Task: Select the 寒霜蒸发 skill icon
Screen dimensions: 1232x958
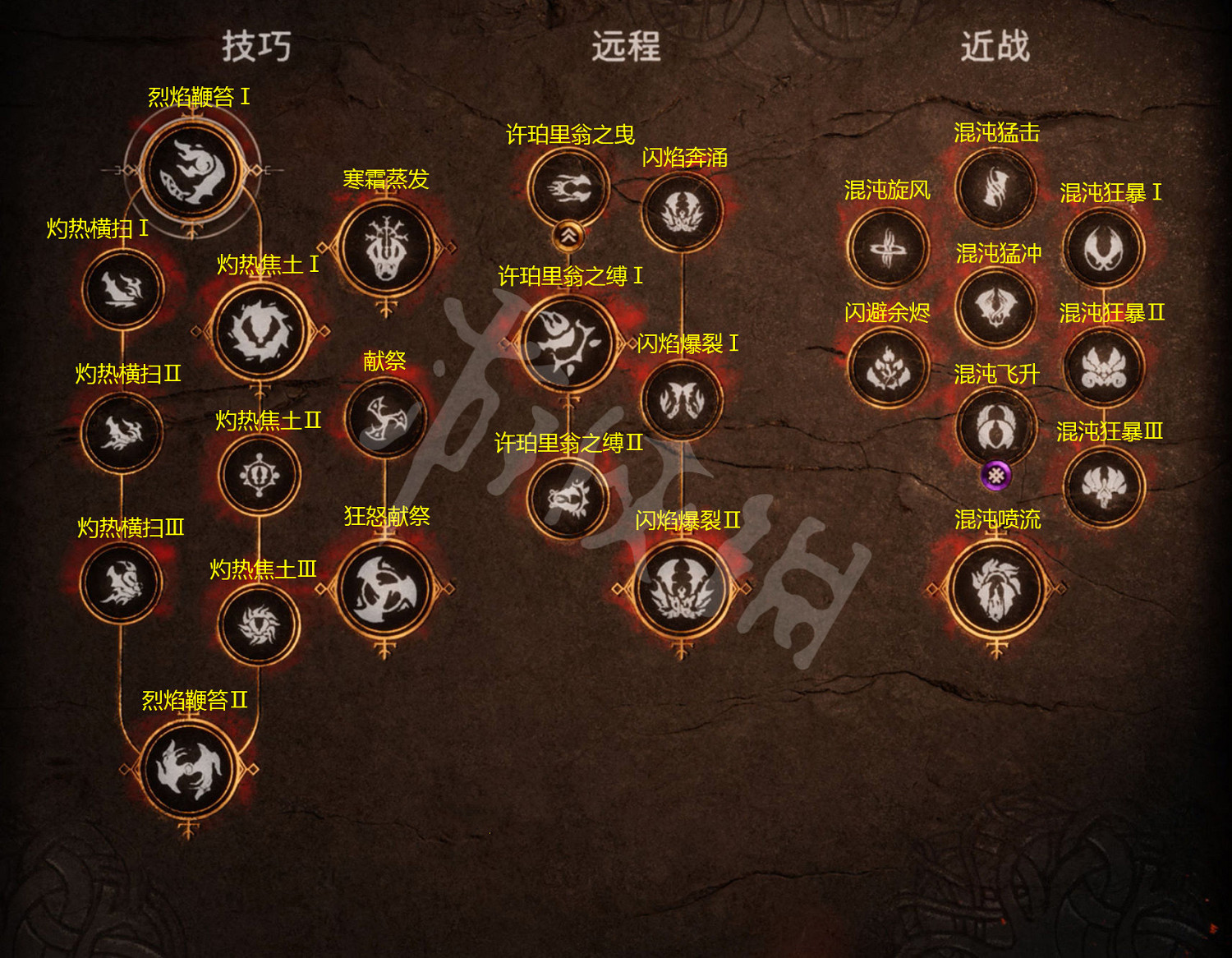Action: [x=386, y=246]
